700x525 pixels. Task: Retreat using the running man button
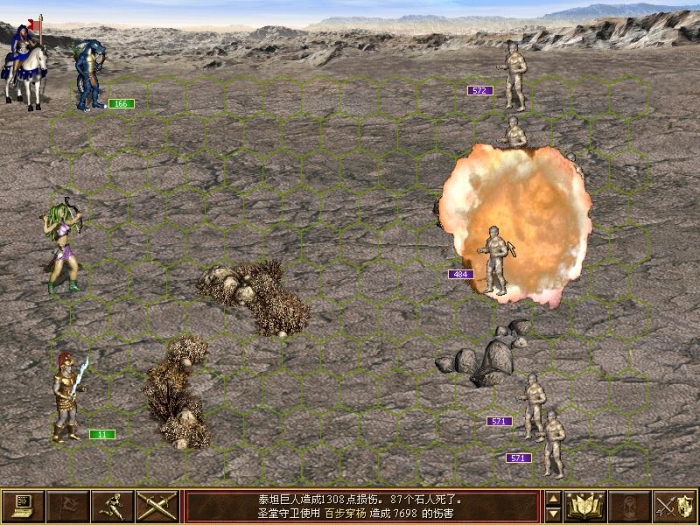click(112, 506)
